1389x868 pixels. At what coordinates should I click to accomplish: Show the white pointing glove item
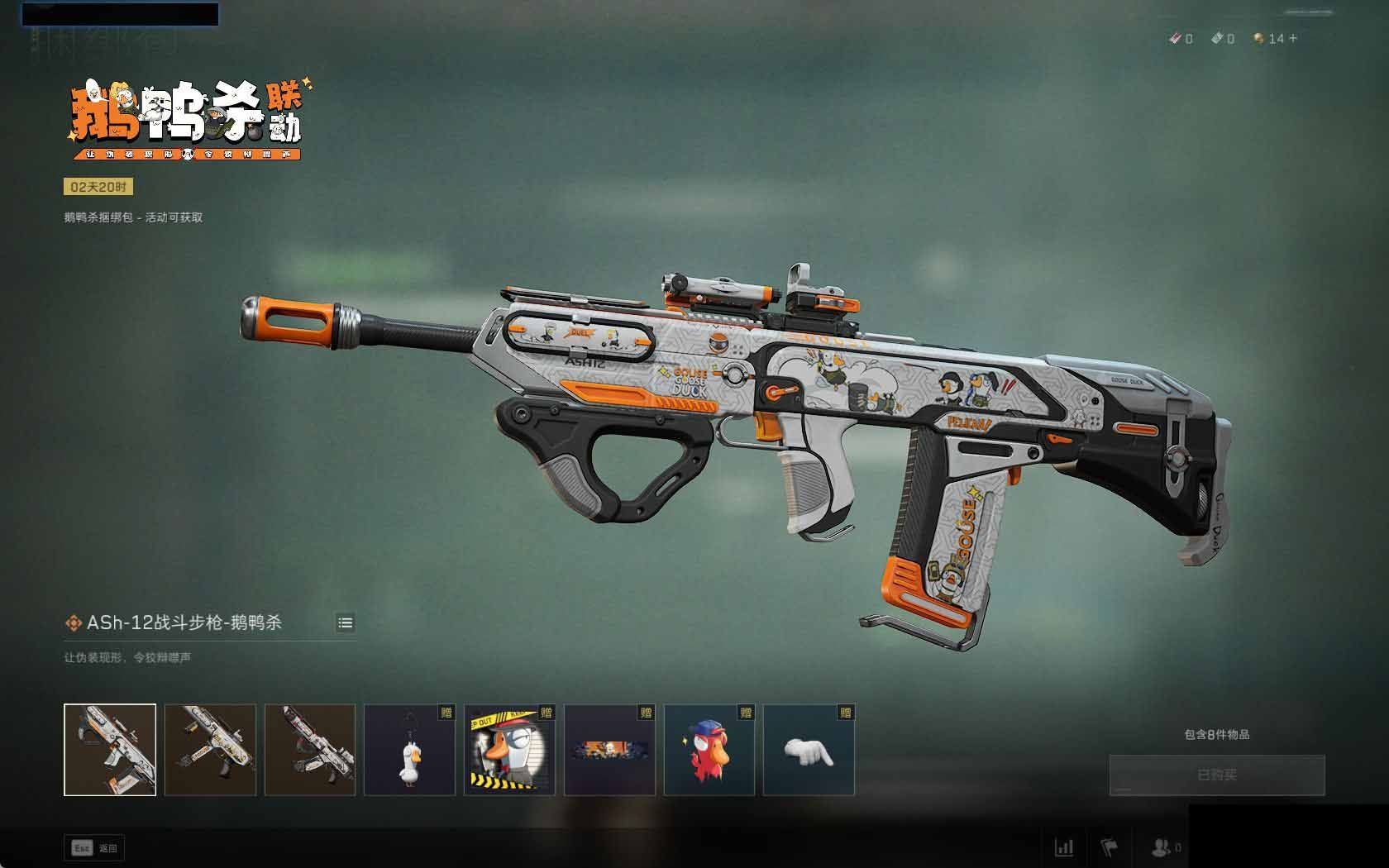(x=809, y=750)
